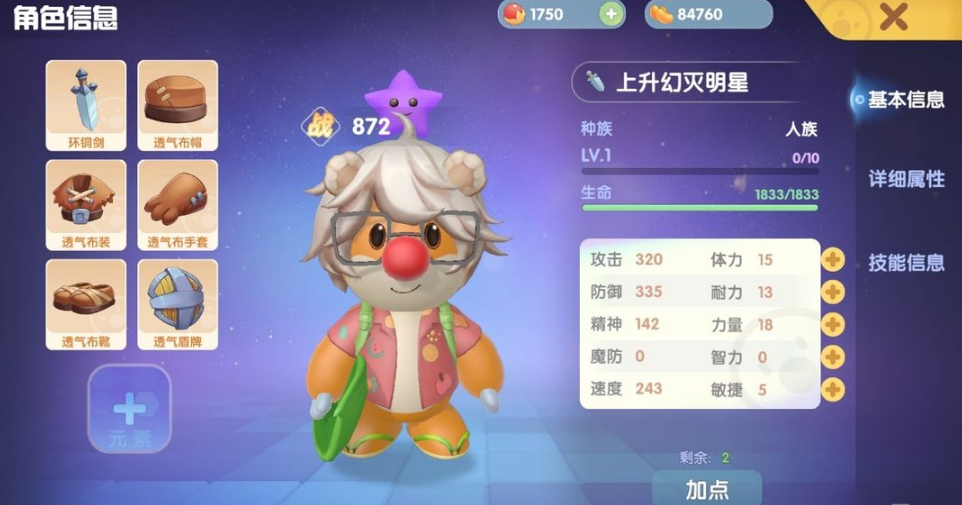Choose the 透气布手套 gloves slot
962x505 pixels.
178,205
